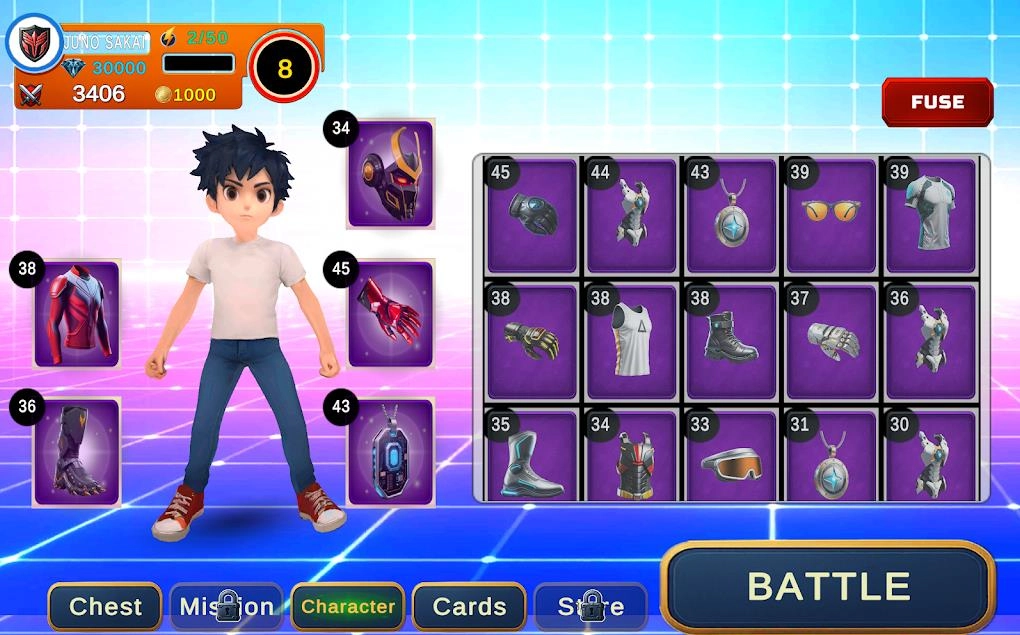Open the locked Mission tab
The height and width of the screenshot is (635, 1020).
(226, 606)
